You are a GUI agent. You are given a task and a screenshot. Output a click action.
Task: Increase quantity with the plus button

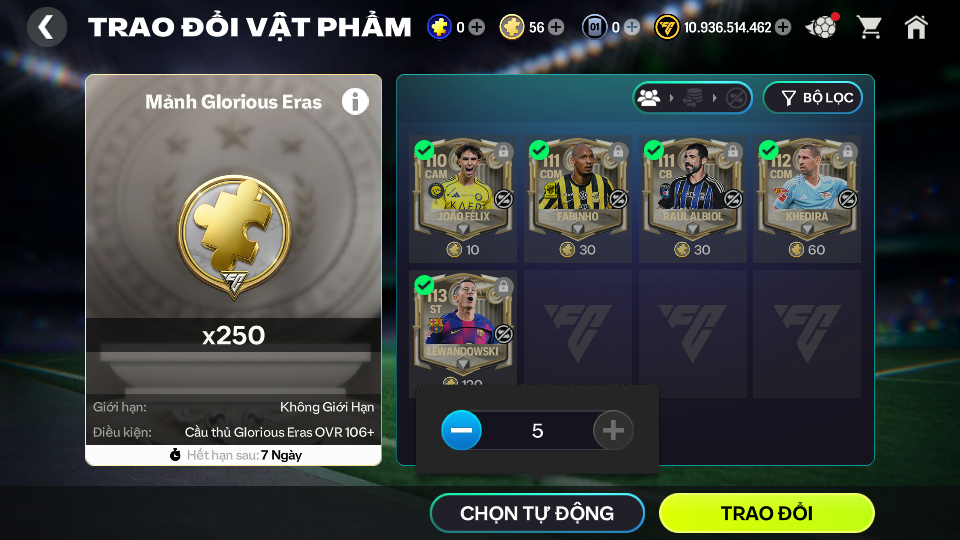point(613,431)
